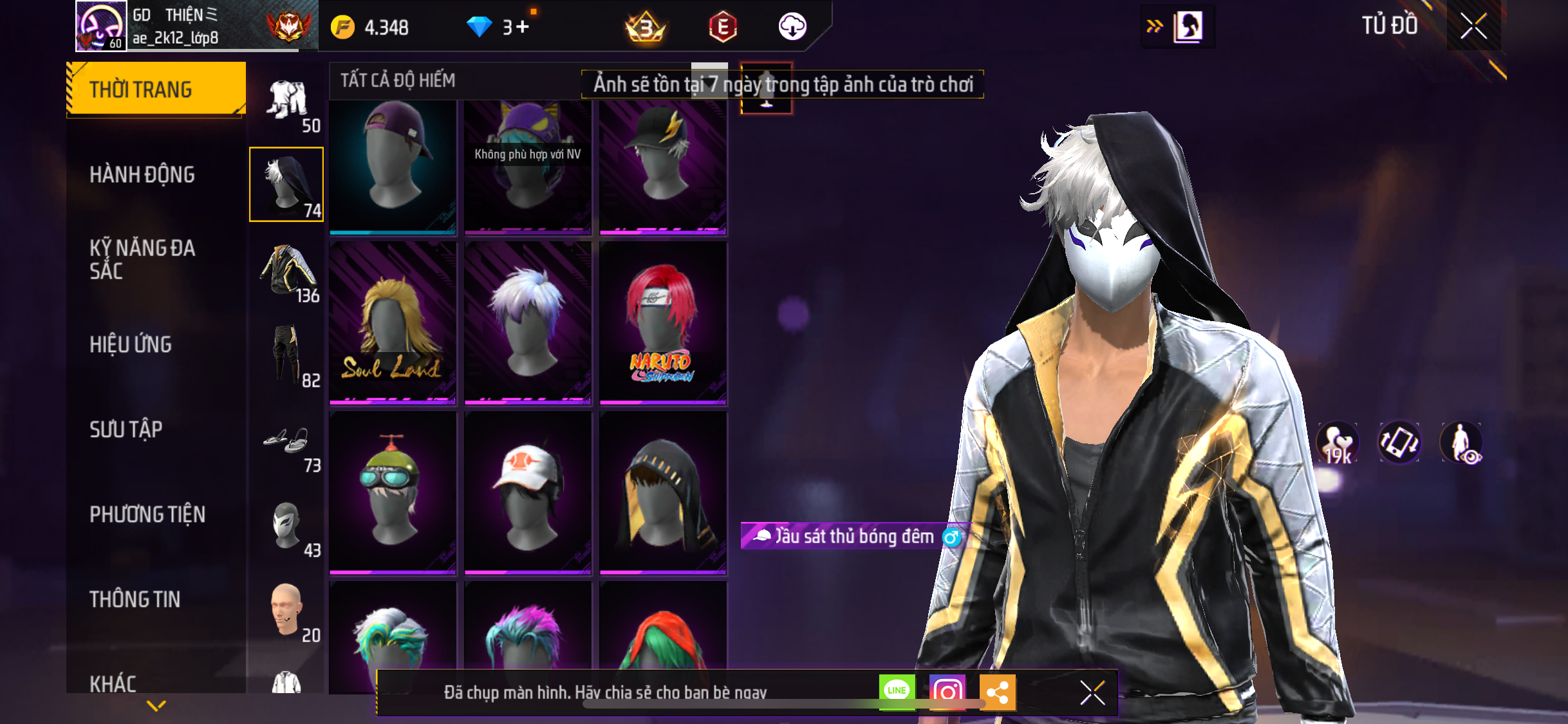Share screenshot to LINE
1568x724 pixels.
click(x=897, y=691)
